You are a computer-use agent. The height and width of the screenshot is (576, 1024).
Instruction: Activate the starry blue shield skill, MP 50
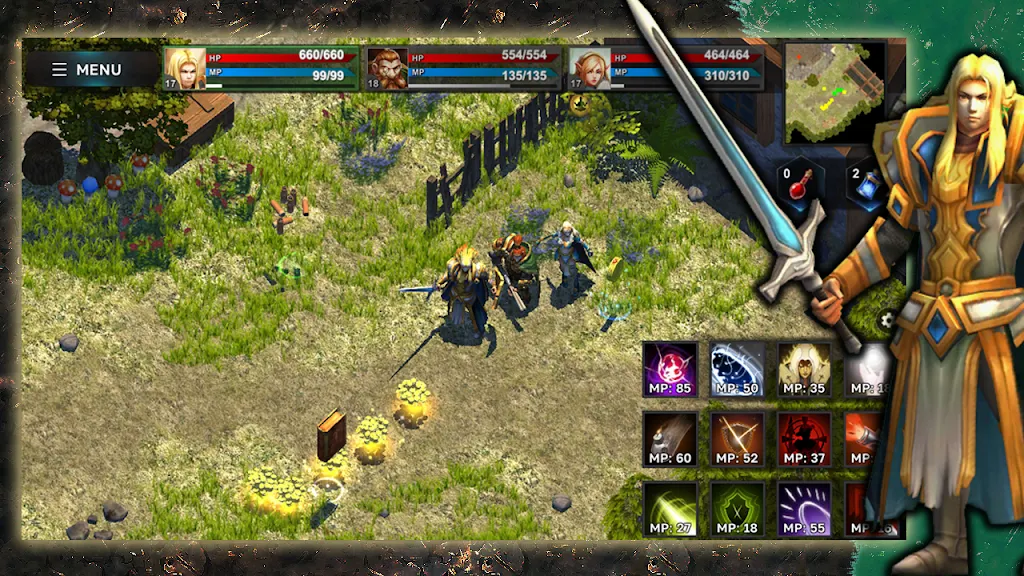(737, 369)
